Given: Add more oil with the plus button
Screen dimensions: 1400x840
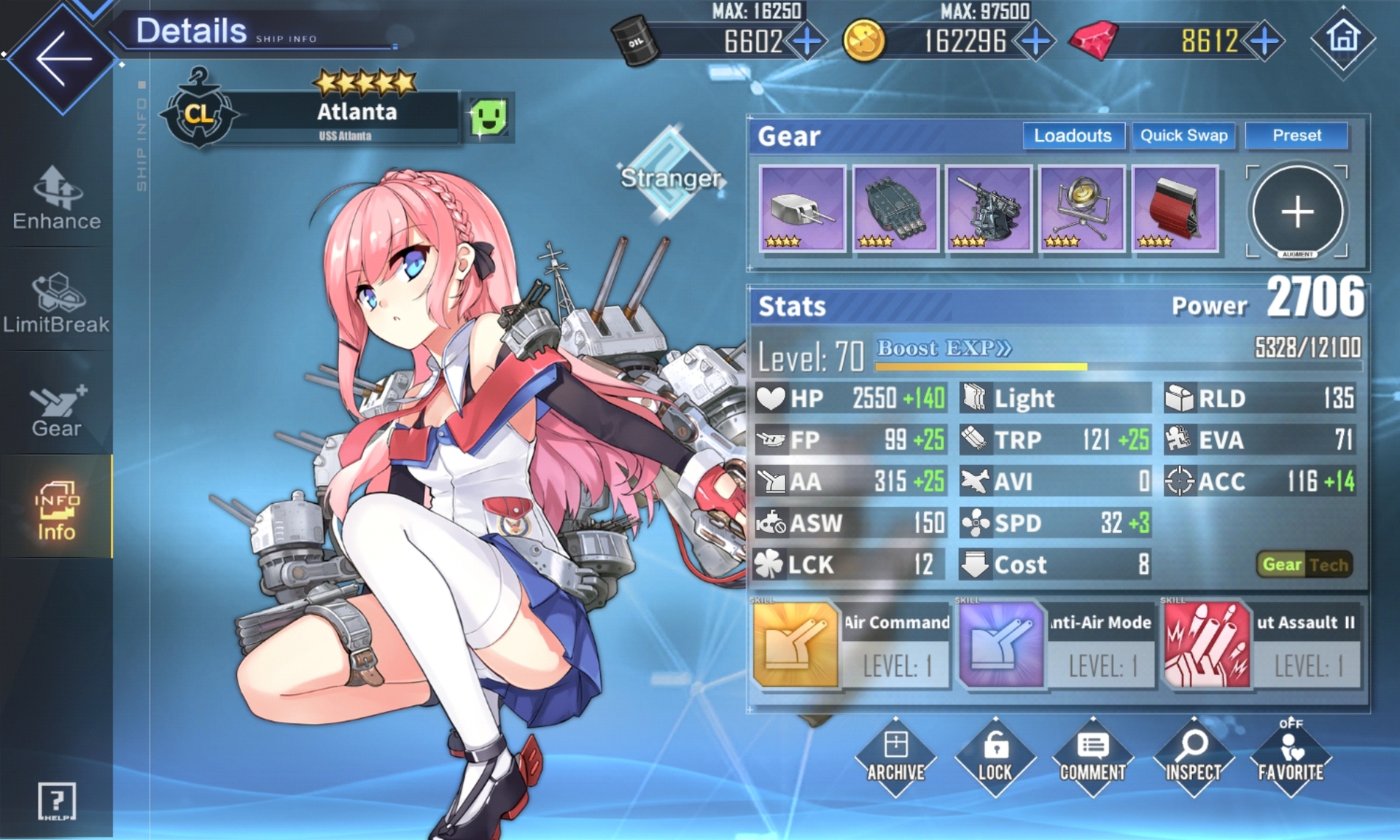Looking at the screenshot, I should (806, 42).
